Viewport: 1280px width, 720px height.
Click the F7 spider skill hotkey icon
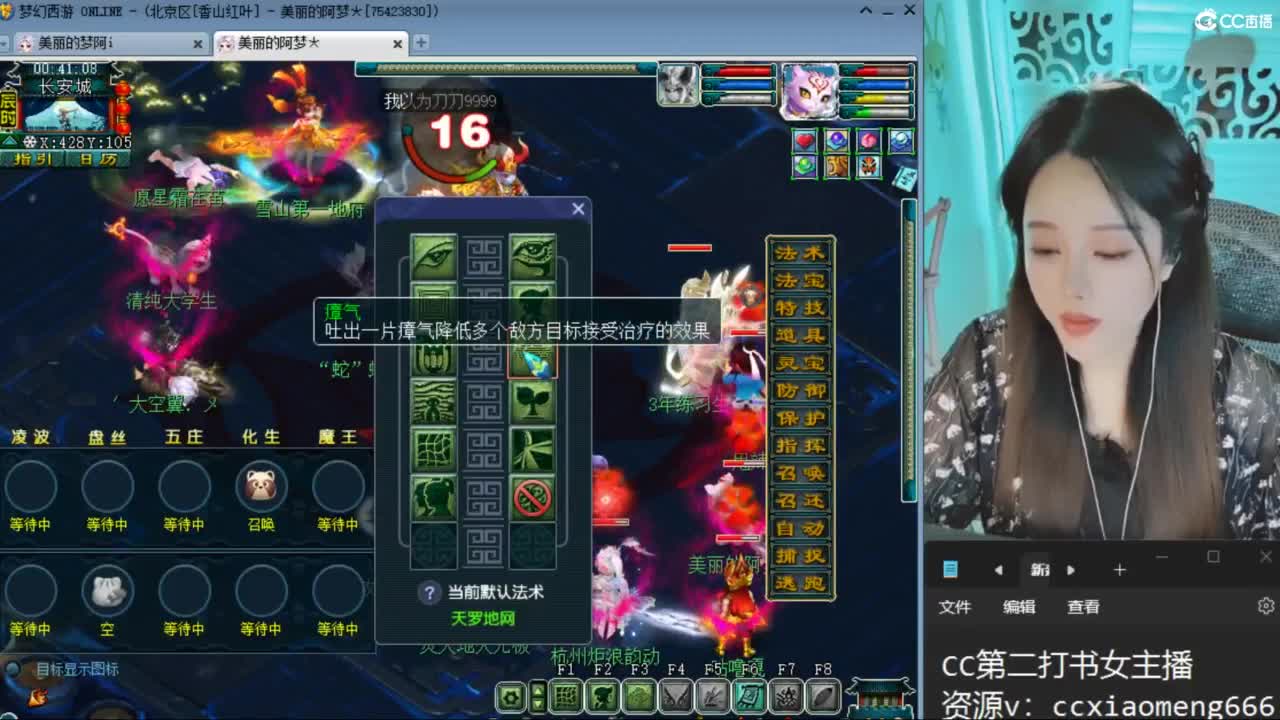pyautogui.click(x=787, y=696)
